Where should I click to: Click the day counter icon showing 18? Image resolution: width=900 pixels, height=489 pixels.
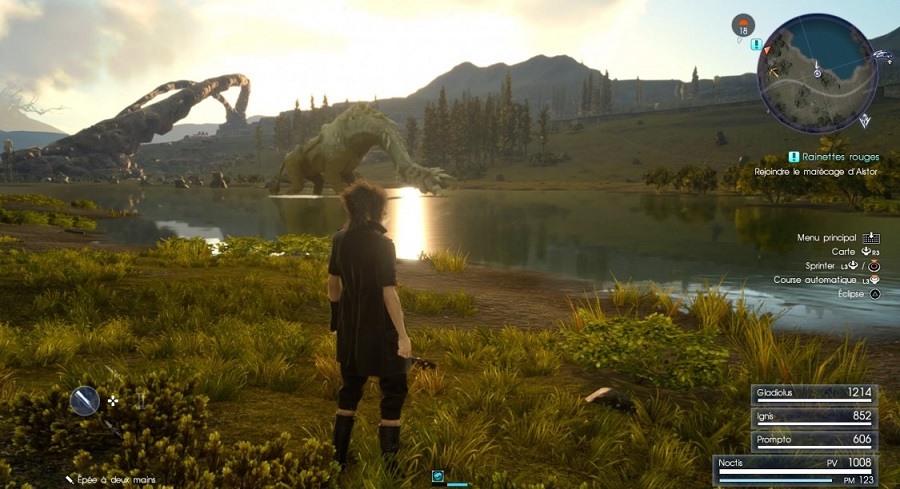[743, 25]
